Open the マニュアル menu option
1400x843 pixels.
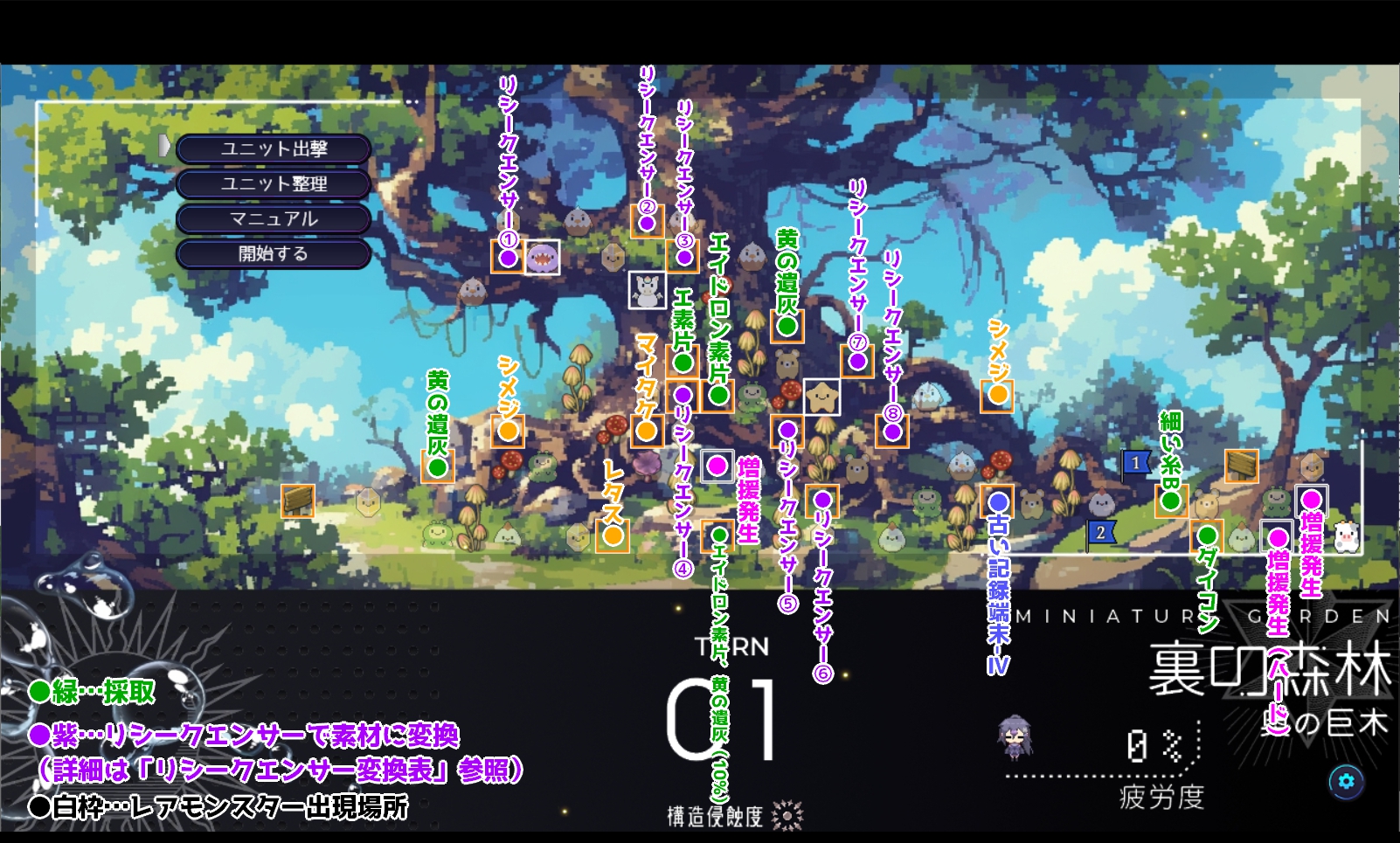(x=274, y=218)
